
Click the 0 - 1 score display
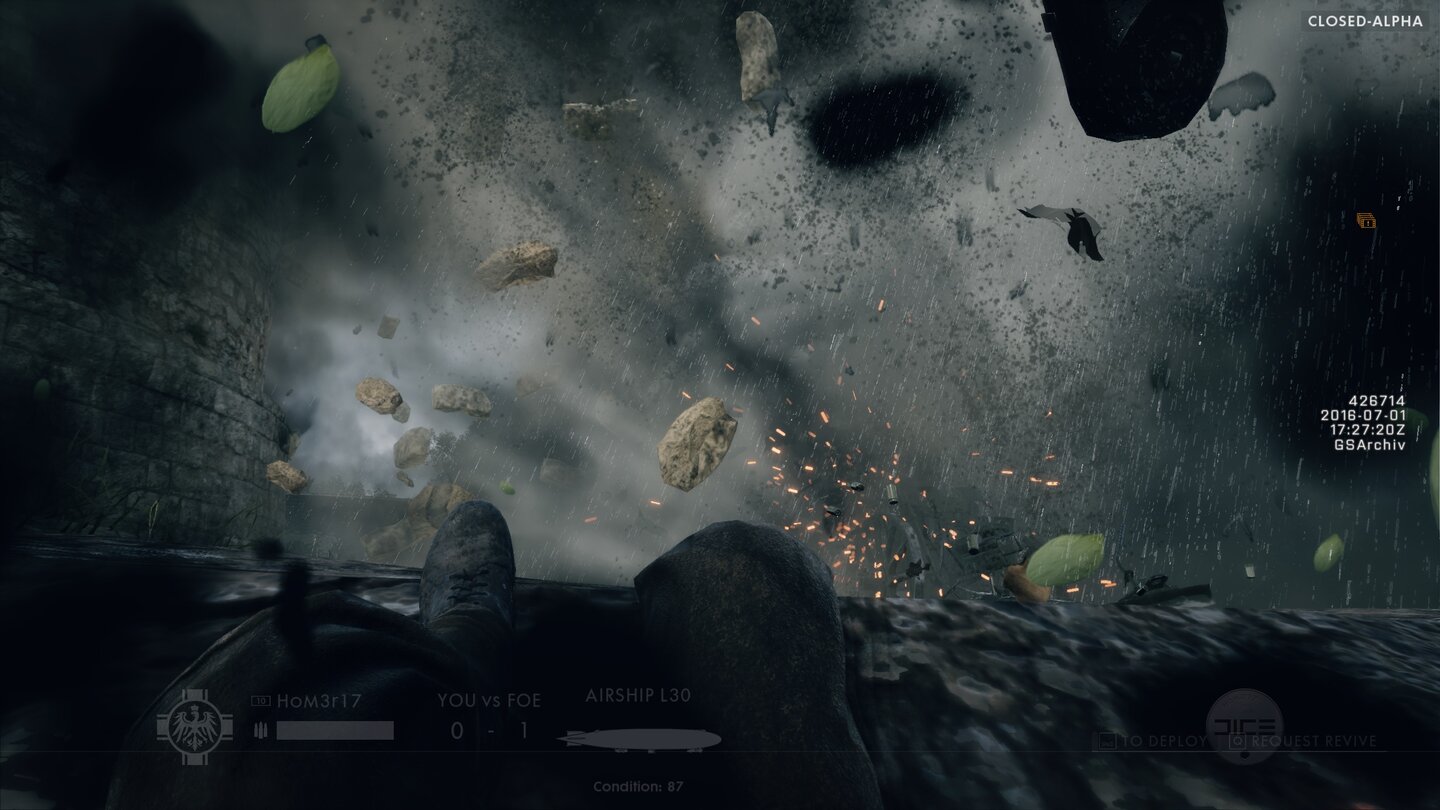[489, 731]
